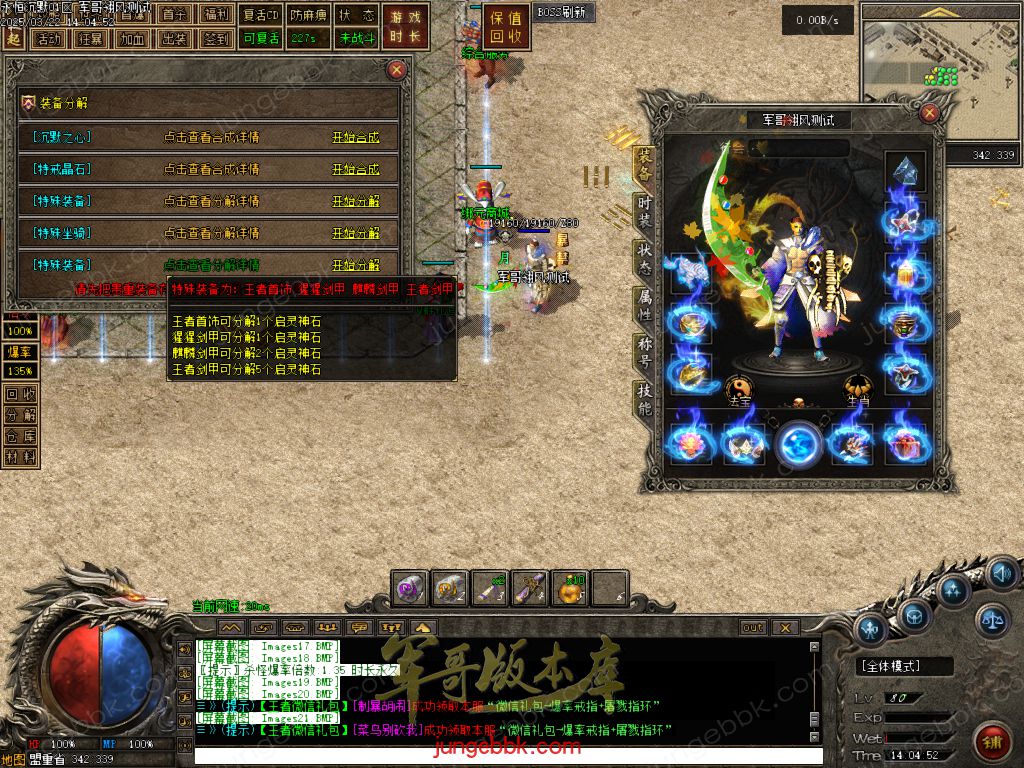The image size is (1024, 768).
Task: Open the 生肖 zodiac slot
Action: tap(858, 389)
